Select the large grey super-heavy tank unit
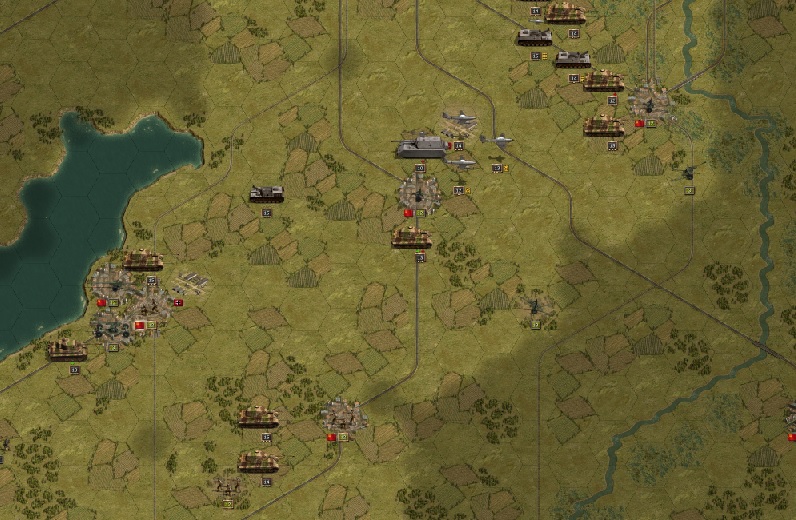This screenshot has width=796, height=520. click(421, 148)
